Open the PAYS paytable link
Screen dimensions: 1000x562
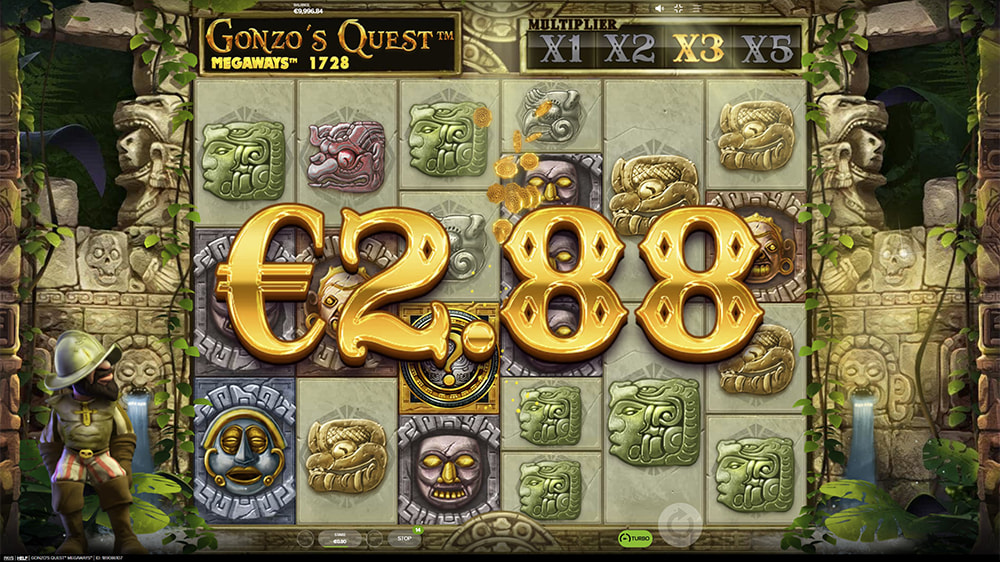(8, 558)
